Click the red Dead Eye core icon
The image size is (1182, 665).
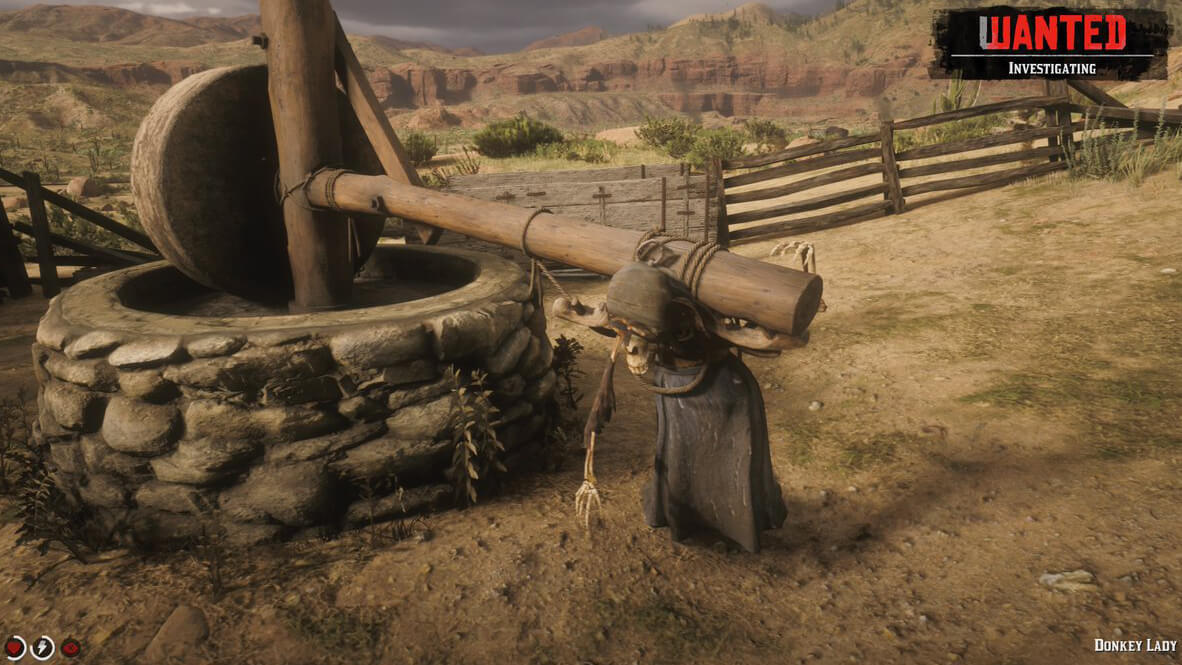(70, 648)
